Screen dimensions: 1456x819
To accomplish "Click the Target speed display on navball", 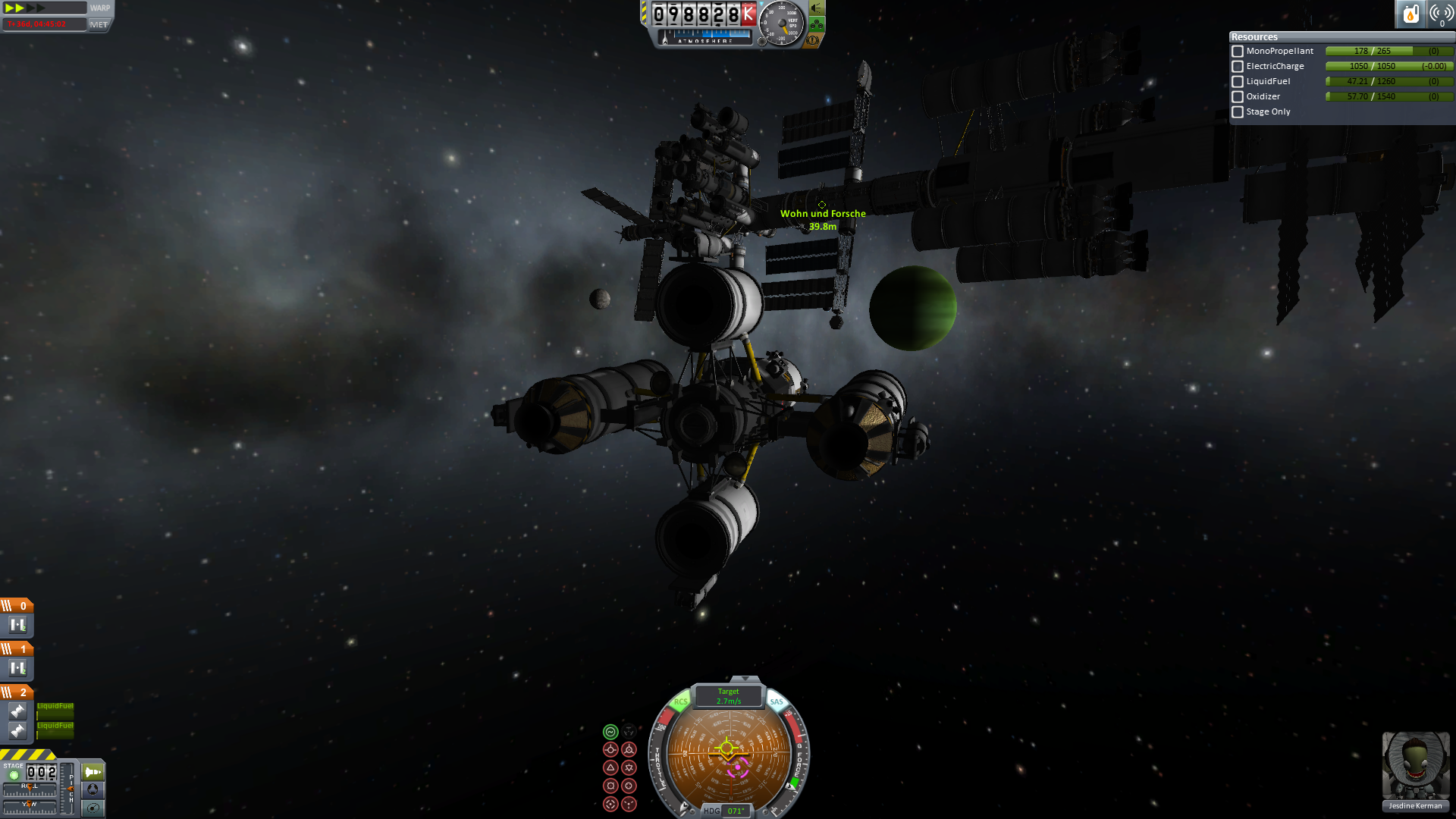I will 728,696.
